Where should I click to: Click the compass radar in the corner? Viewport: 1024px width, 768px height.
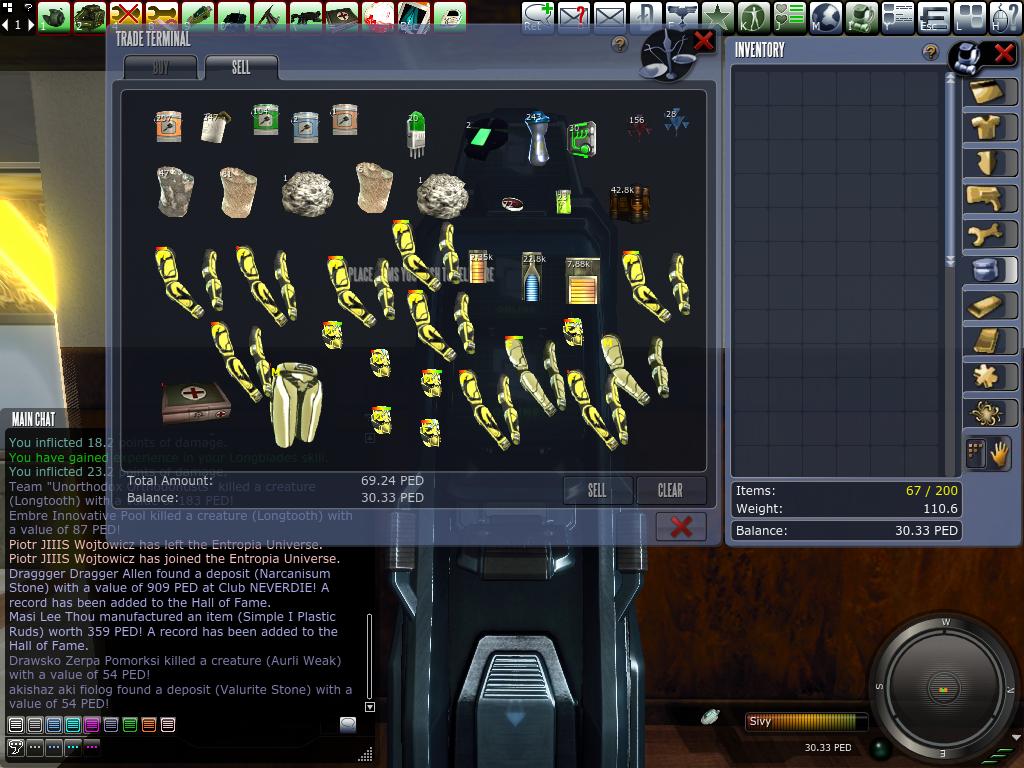(943, 688)
